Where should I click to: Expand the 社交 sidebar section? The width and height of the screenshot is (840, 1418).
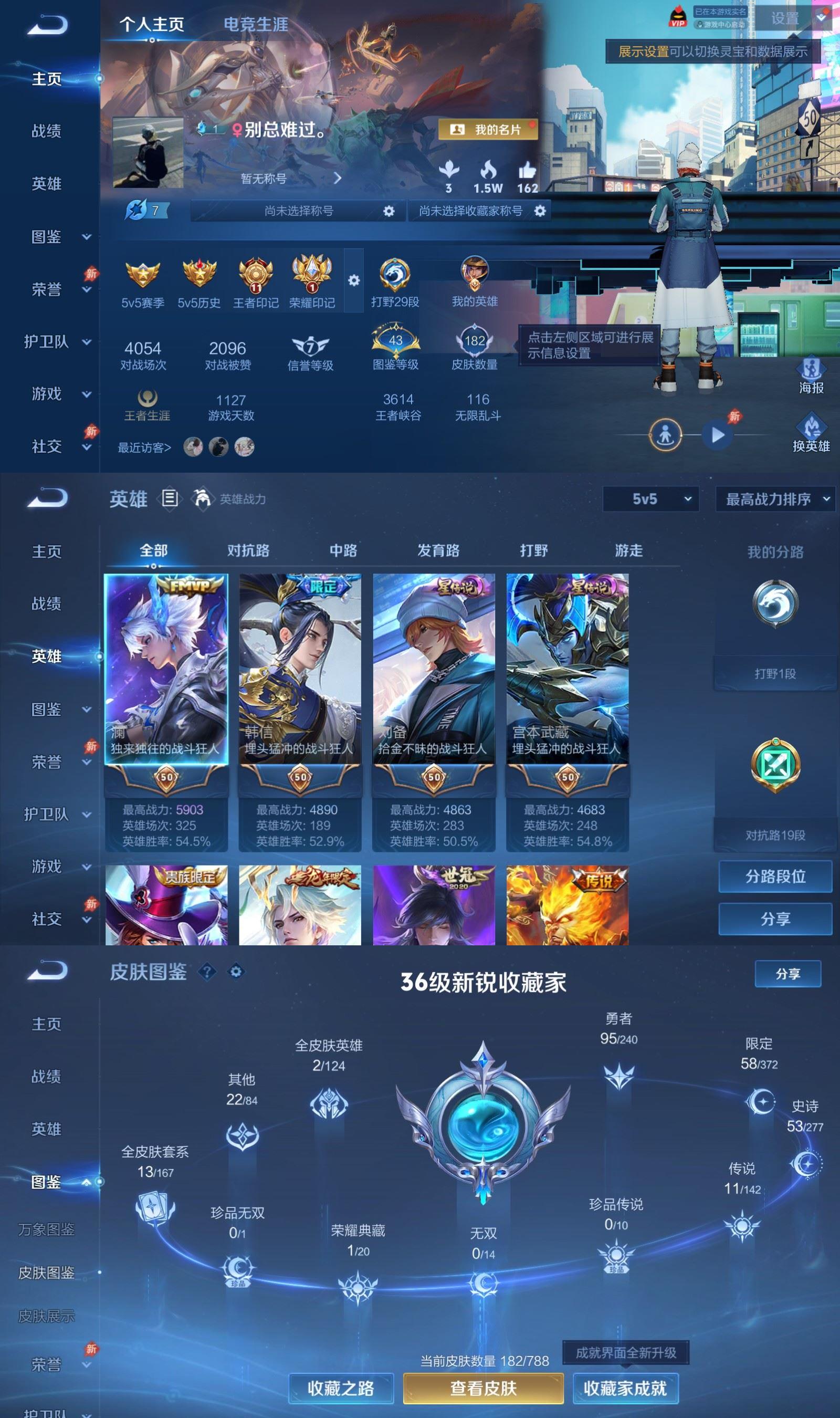pyautogui.click(x=54, y=446)
